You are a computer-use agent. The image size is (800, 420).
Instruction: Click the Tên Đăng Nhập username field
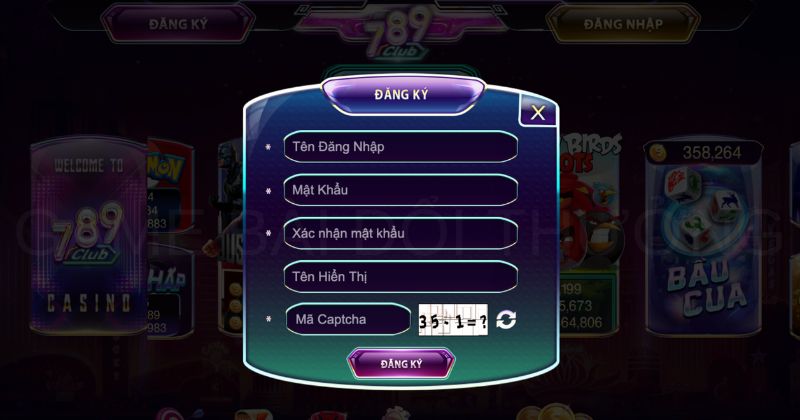(x=400, y=147)
